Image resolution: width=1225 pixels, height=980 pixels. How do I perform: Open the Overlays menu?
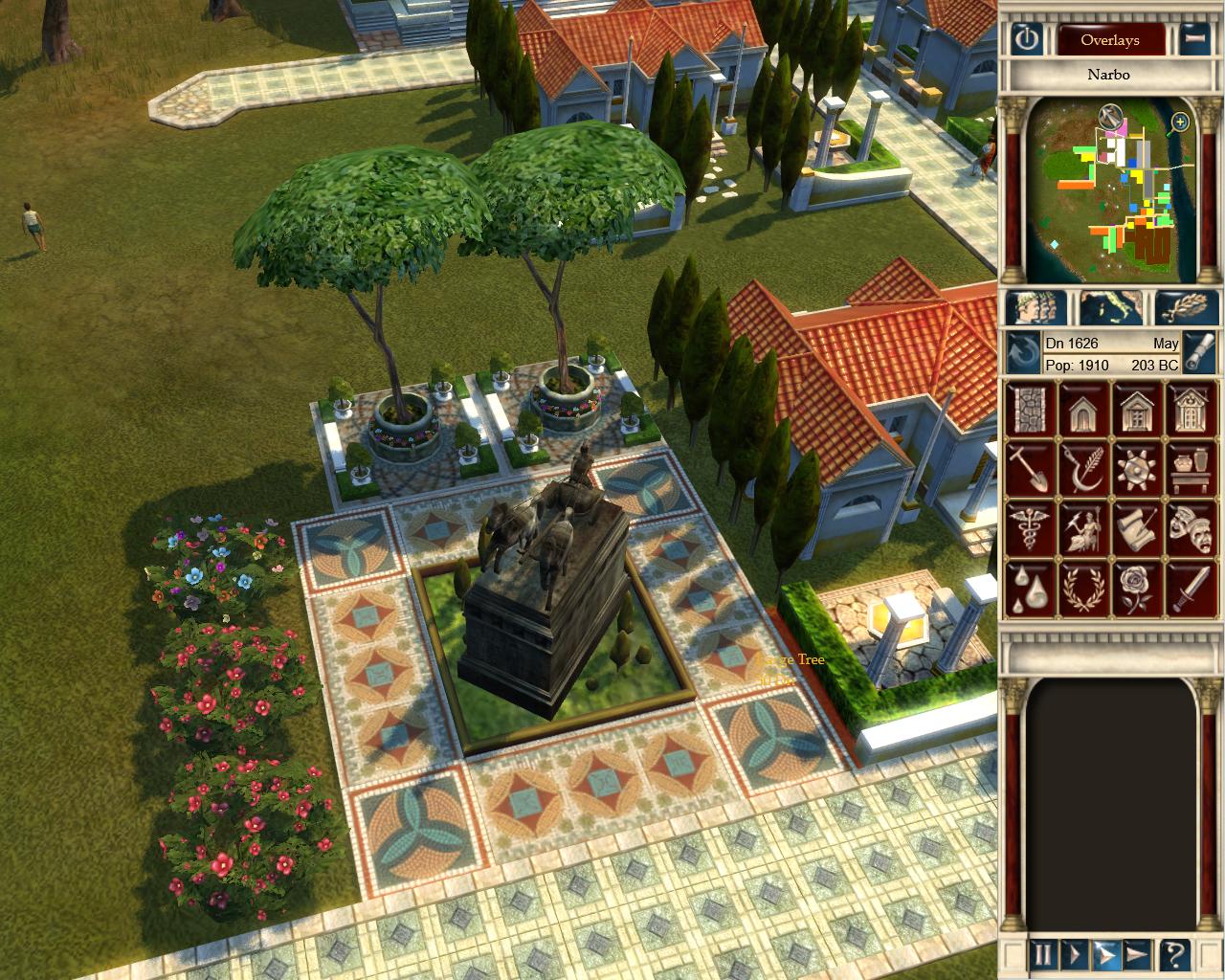tap(1110, 40)
